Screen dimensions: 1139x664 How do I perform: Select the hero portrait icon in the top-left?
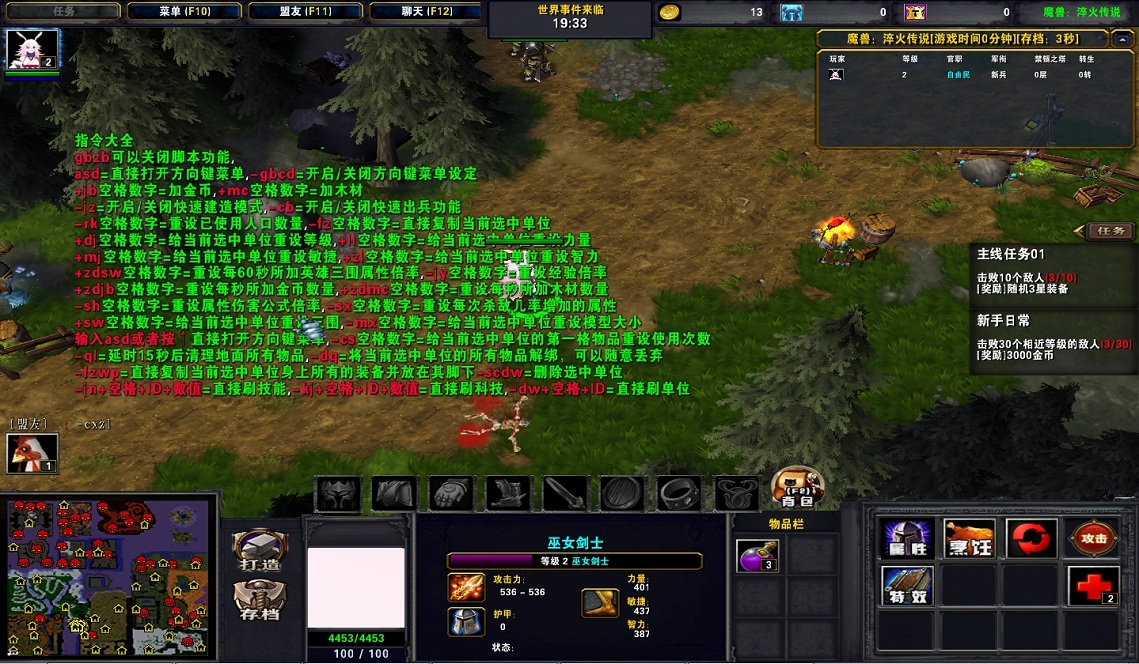pyautogui.click(x=33, y=49)
